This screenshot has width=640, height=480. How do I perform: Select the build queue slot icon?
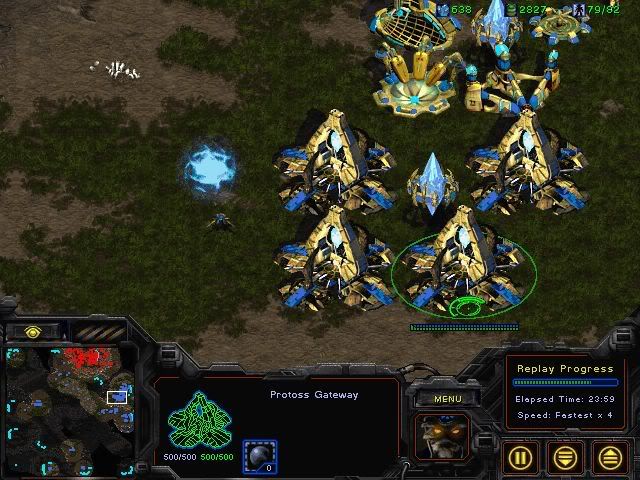pyautogui.click(x=260, y=456)
